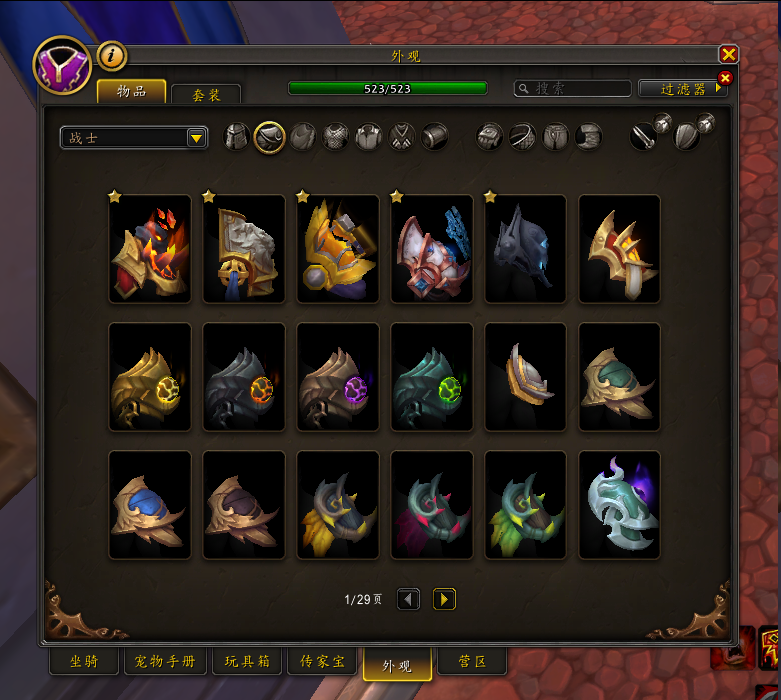
Task: Pick the flaming red-gold shoulder appearance
Action: 149,249
